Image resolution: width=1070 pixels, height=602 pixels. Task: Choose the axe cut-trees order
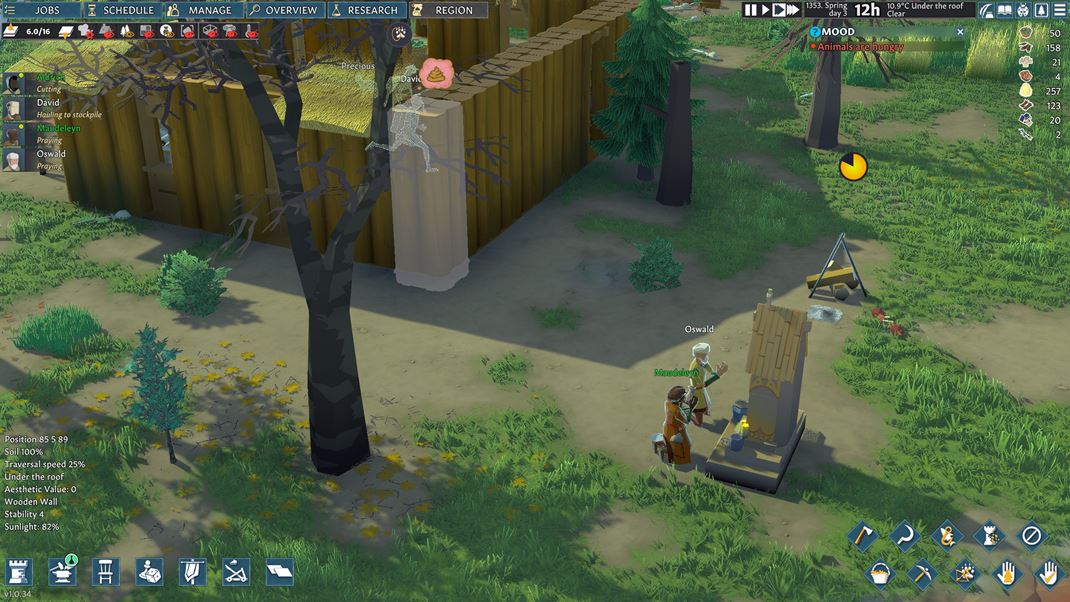click(862, 536)
